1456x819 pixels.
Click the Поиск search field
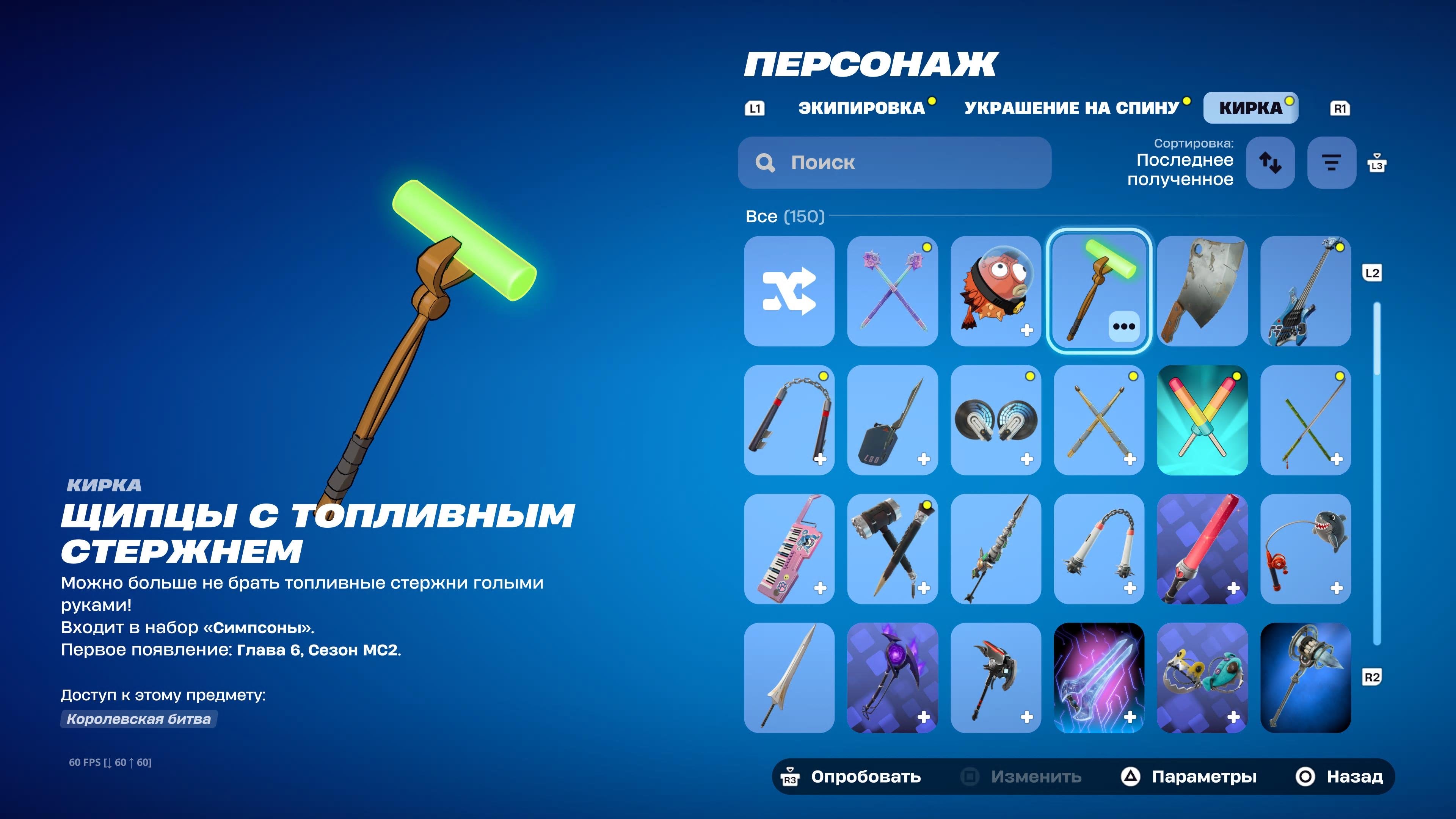pos(895,163)
